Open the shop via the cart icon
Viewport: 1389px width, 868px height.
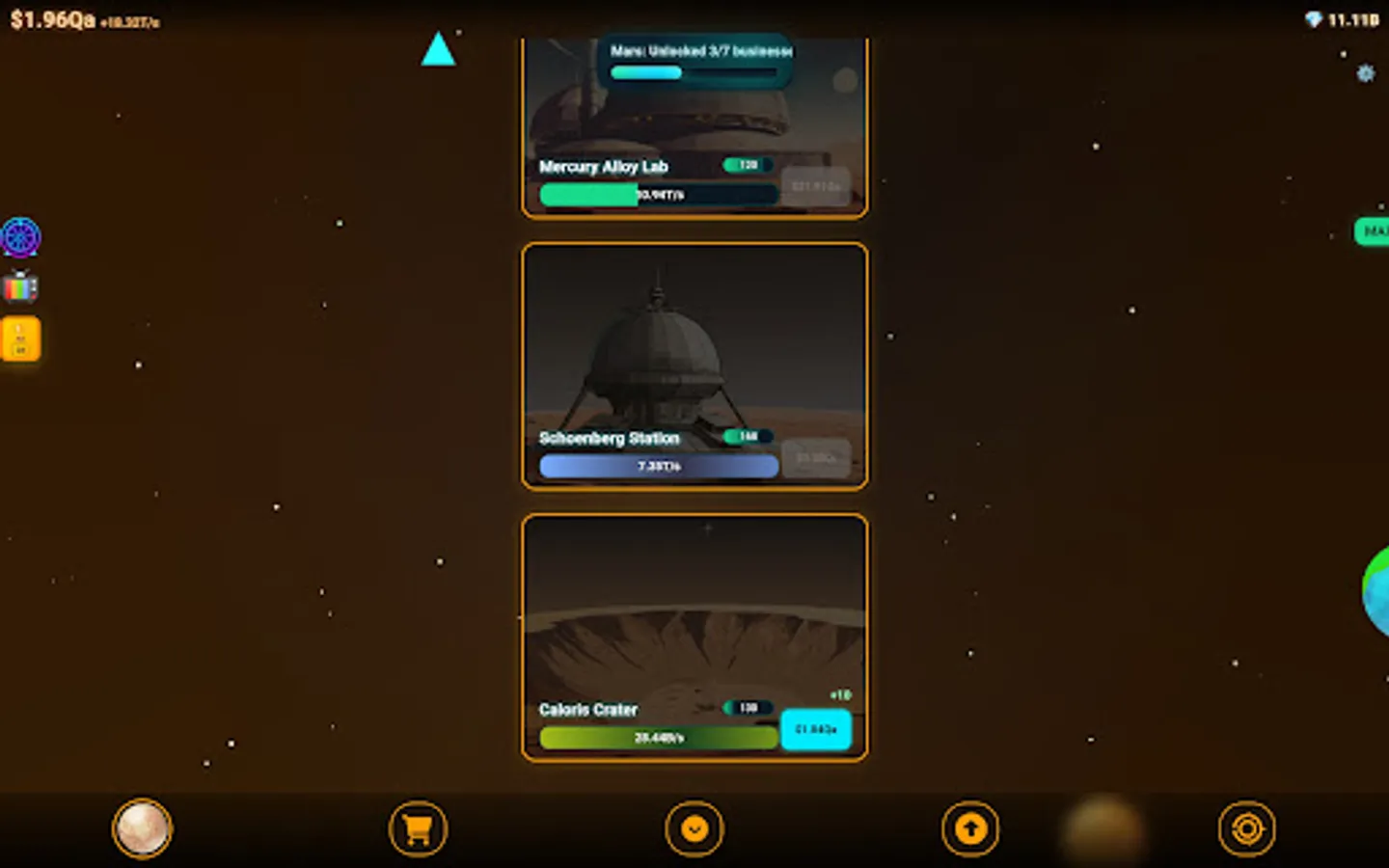(417, 828)
